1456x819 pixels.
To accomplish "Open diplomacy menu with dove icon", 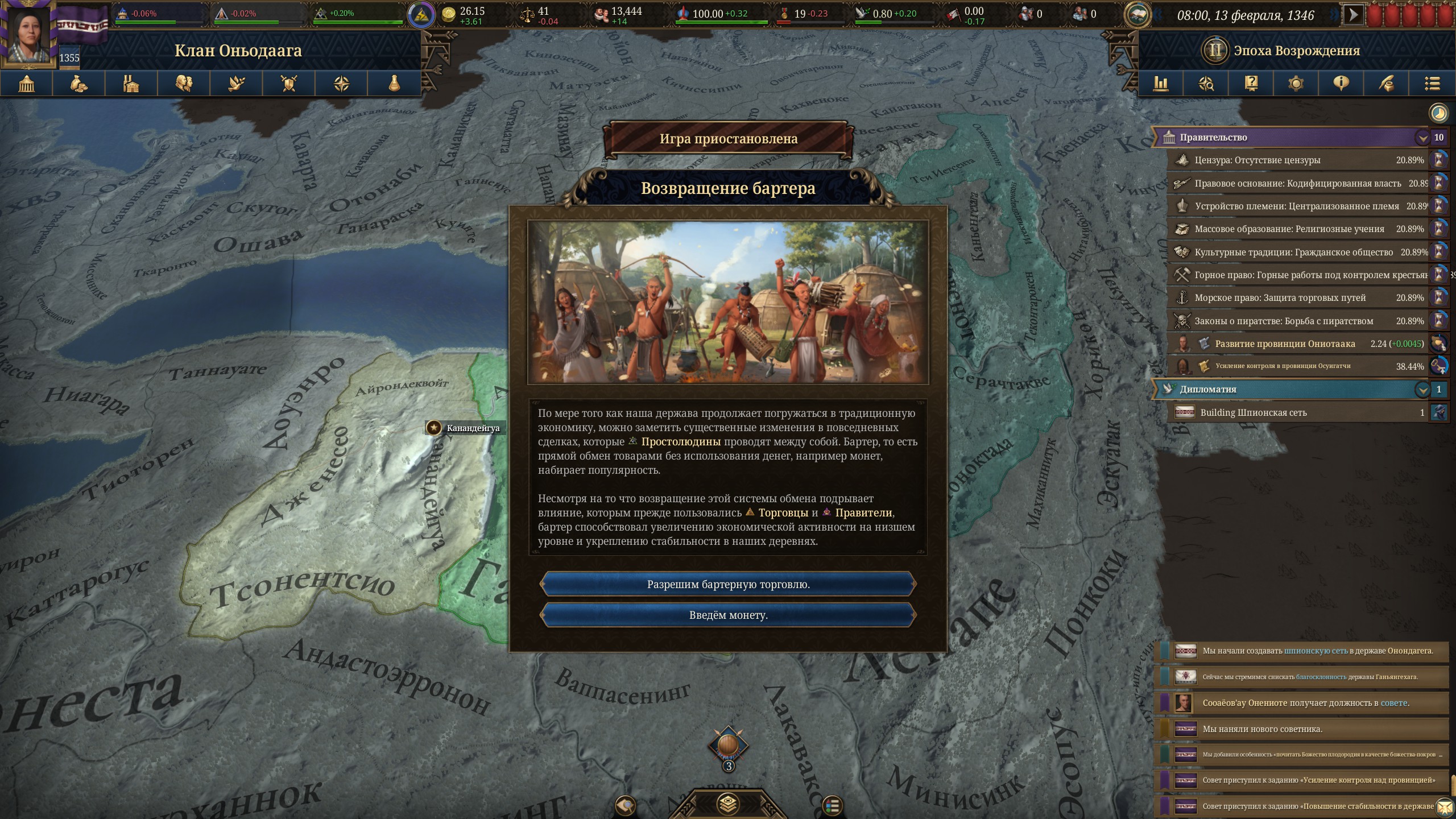I will click(x=237, y=84).
